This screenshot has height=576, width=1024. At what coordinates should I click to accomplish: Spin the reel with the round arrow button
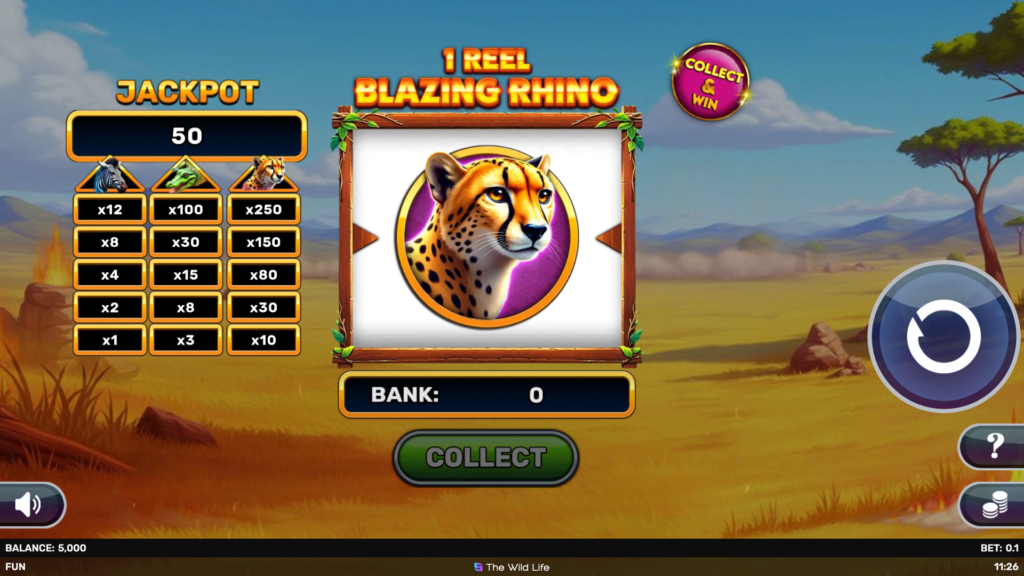click(943, 337)
